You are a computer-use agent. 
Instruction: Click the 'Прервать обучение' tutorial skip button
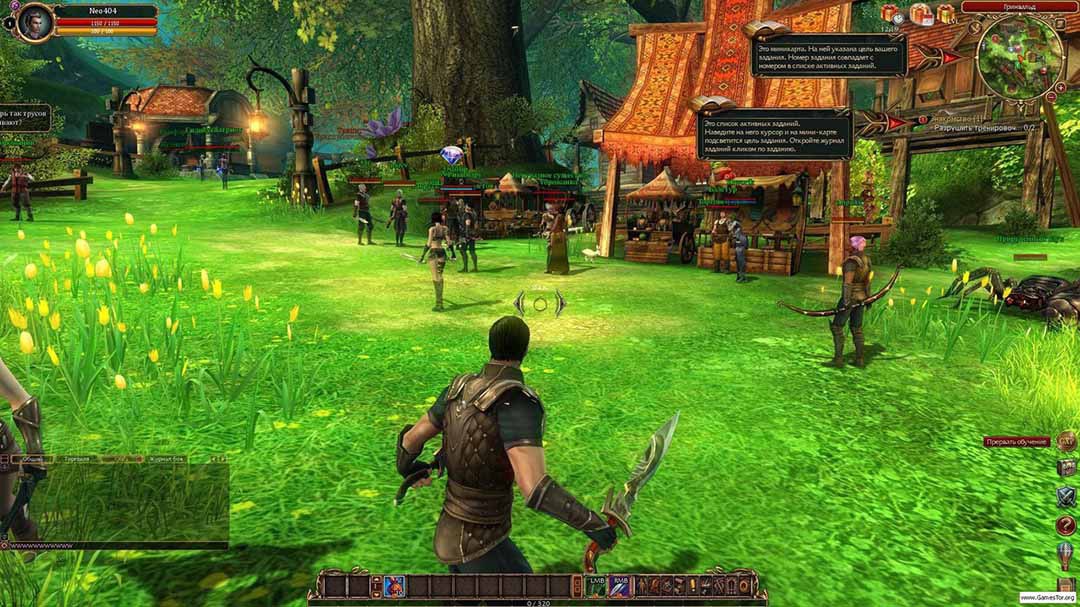pyautogui.click(x=1016, y=441)
